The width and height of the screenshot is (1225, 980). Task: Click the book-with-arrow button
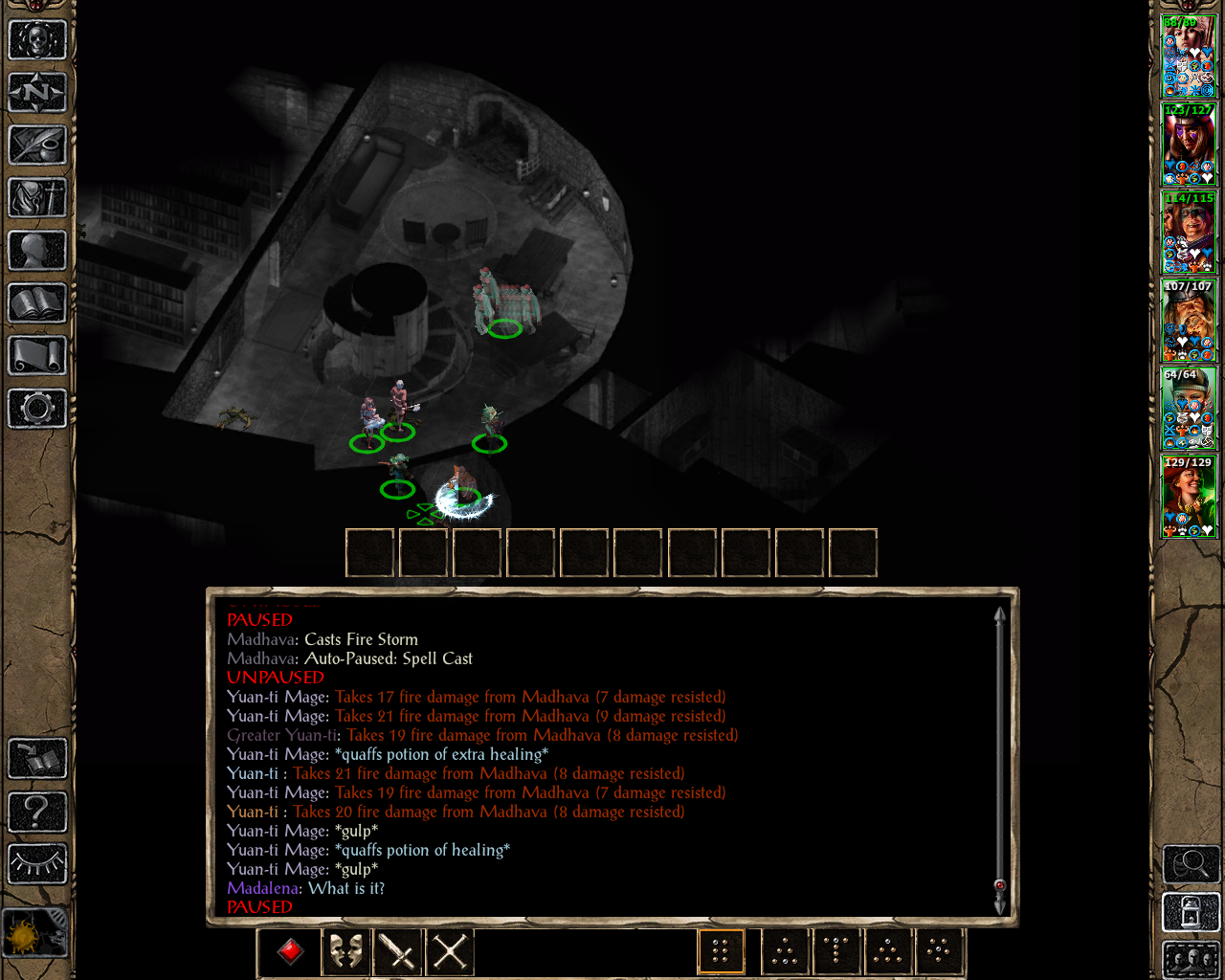(37, 759)
